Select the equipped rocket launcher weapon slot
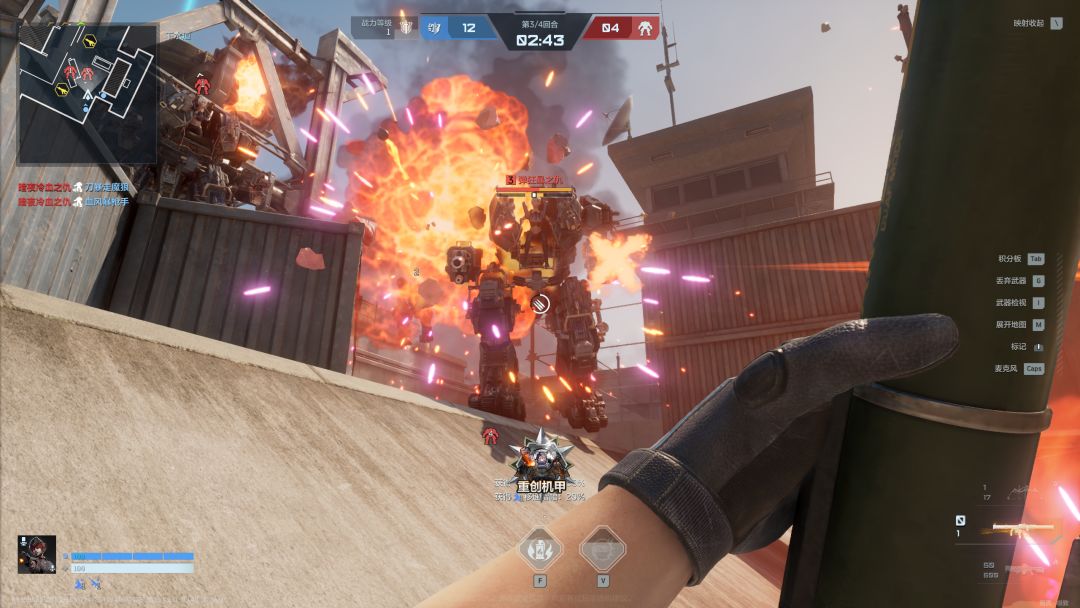This screenshot has width=1080, height=608. click(1018, 530)
